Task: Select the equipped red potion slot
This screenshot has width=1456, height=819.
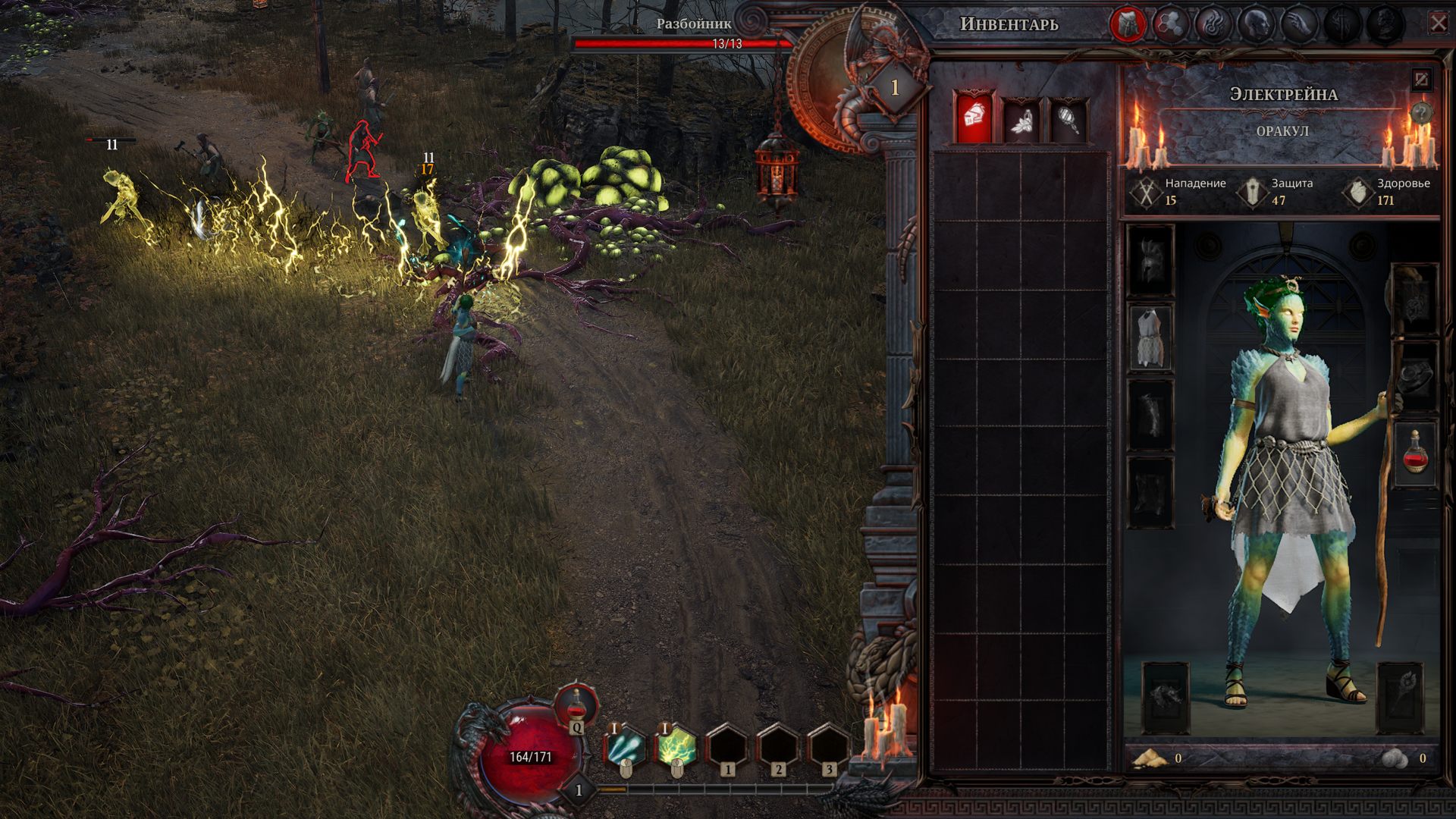Action: point(1415,453)
